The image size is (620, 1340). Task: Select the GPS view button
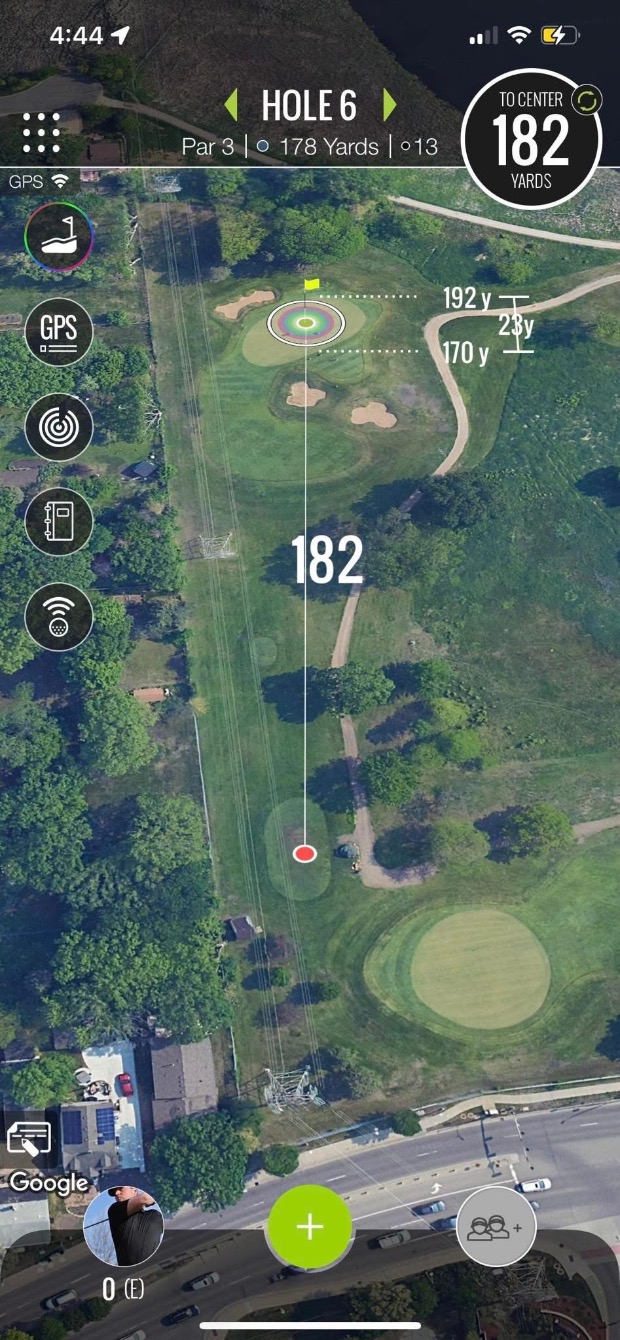point(59,332)
